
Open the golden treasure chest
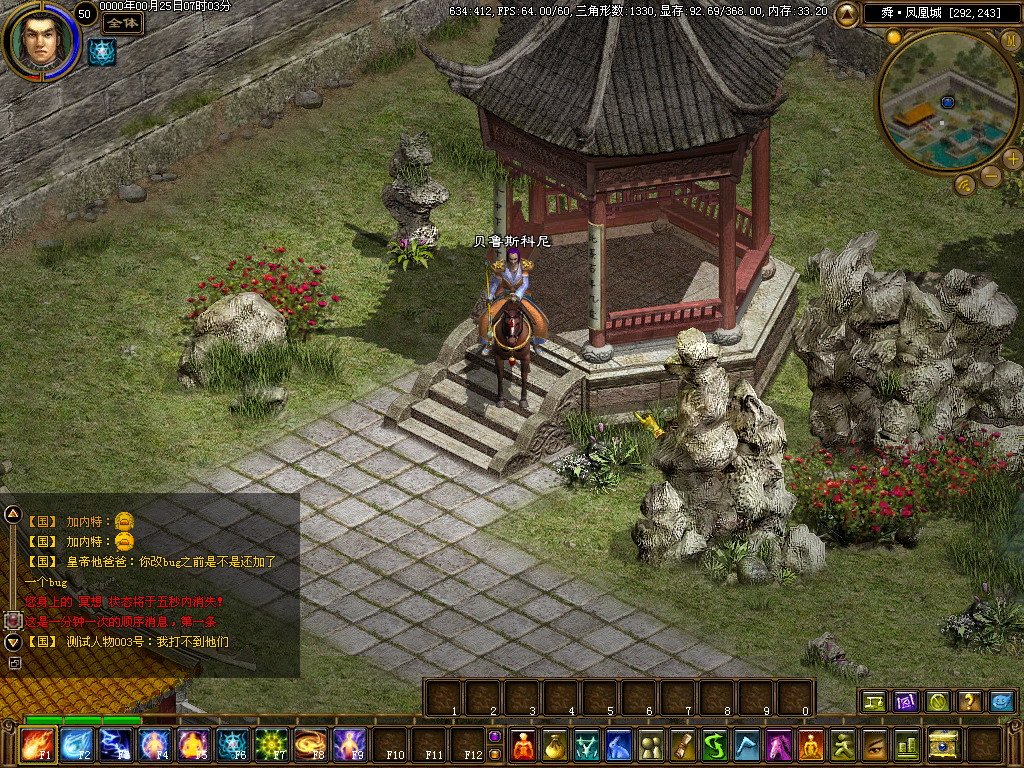(942, 745)
